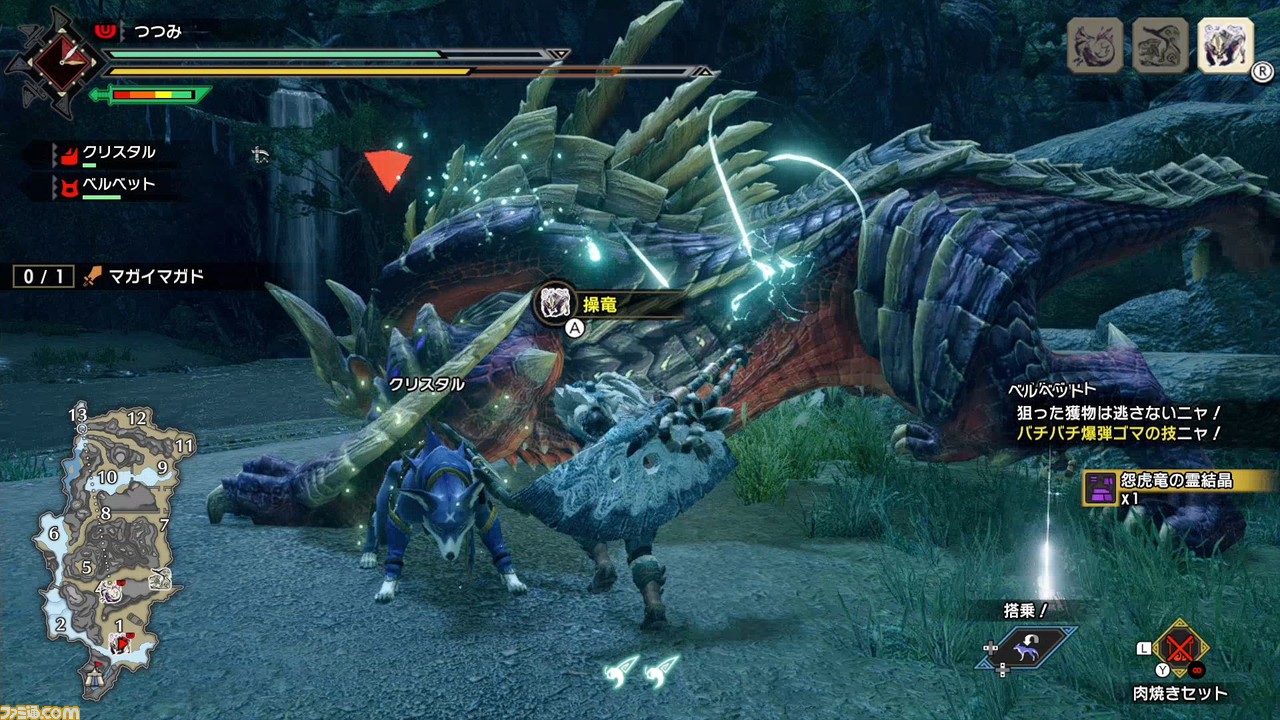Click the sword-shaped sharpness gauge
Screen dimensions: 1280x720
(150, 96)
